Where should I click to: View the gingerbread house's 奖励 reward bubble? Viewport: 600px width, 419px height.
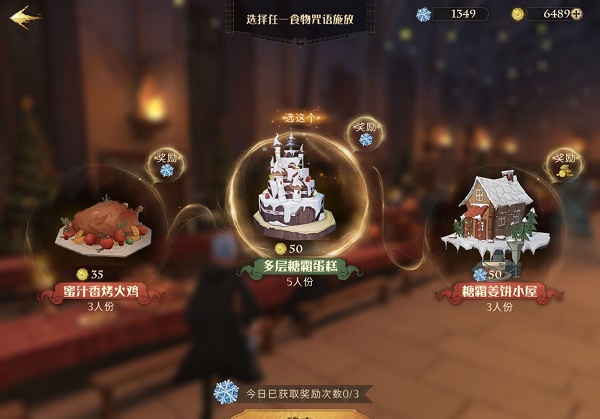coord(562,166)
